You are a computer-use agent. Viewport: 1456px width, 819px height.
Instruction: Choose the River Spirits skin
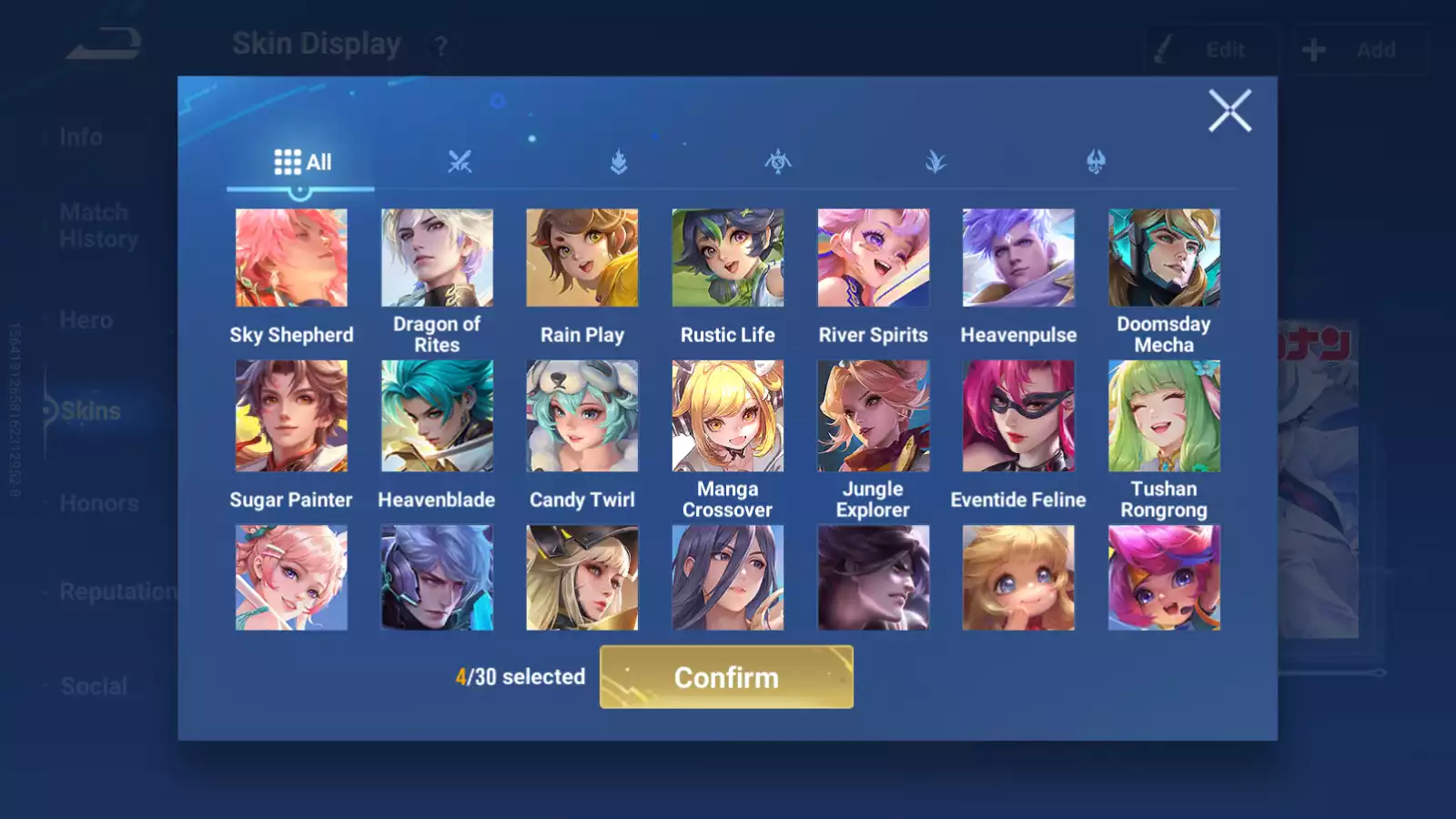(873, 258)
